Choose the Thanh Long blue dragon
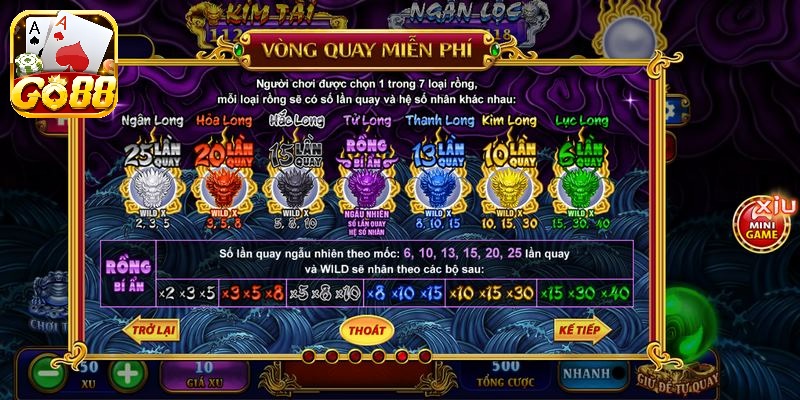The height and width of the screenshot is (400, 800). tap(436, 187)
